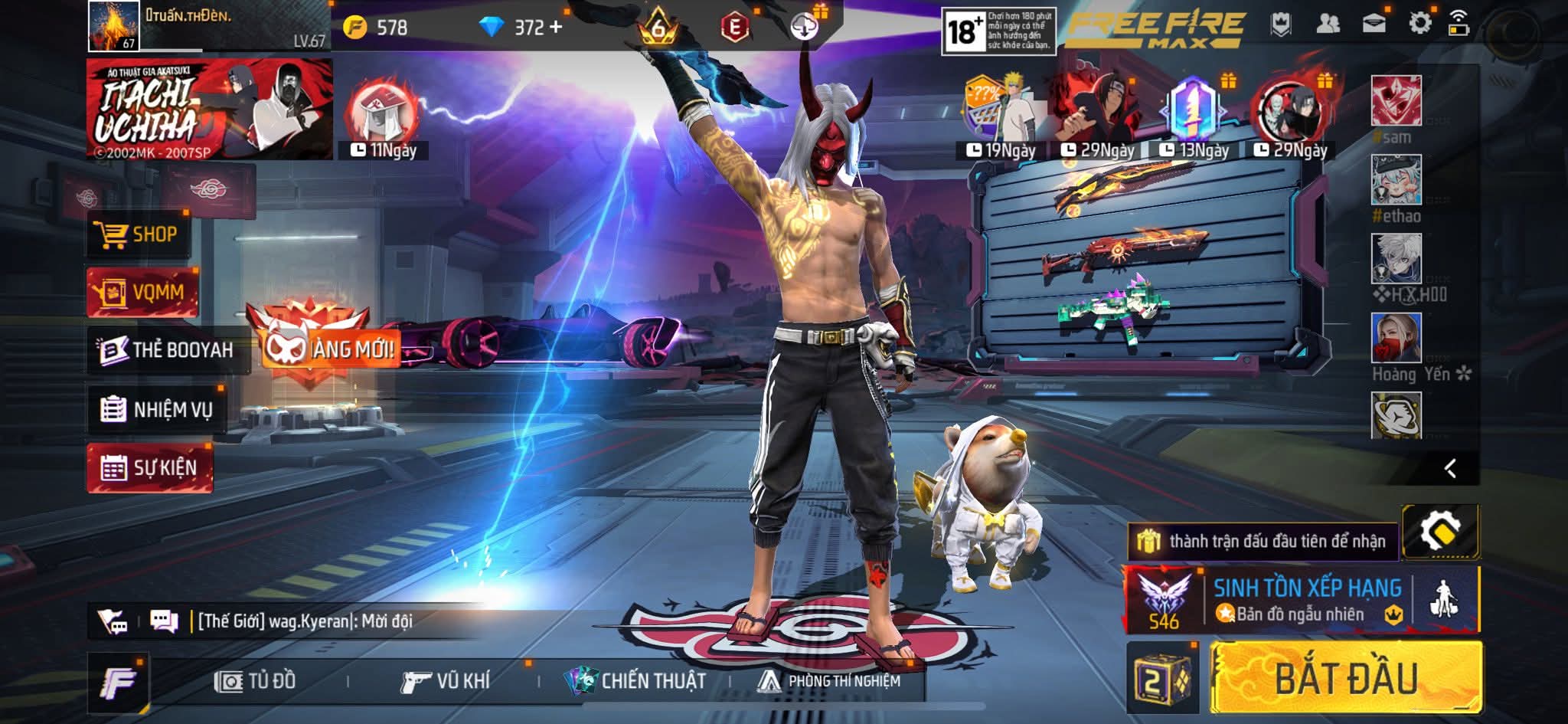Open the settings gear icon

click(x=1419, y=24)
